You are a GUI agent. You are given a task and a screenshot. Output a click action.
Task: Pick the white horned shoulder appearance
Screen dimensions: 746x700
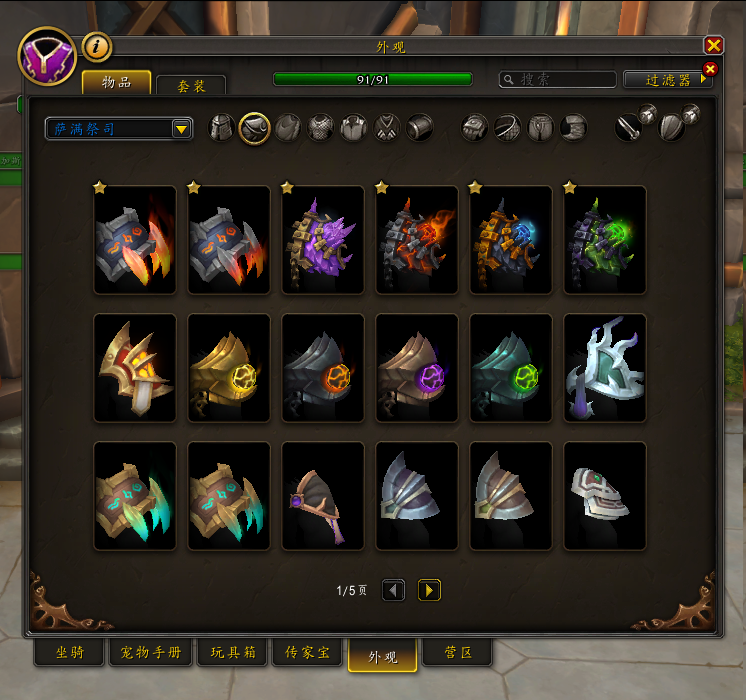point(605,368)
